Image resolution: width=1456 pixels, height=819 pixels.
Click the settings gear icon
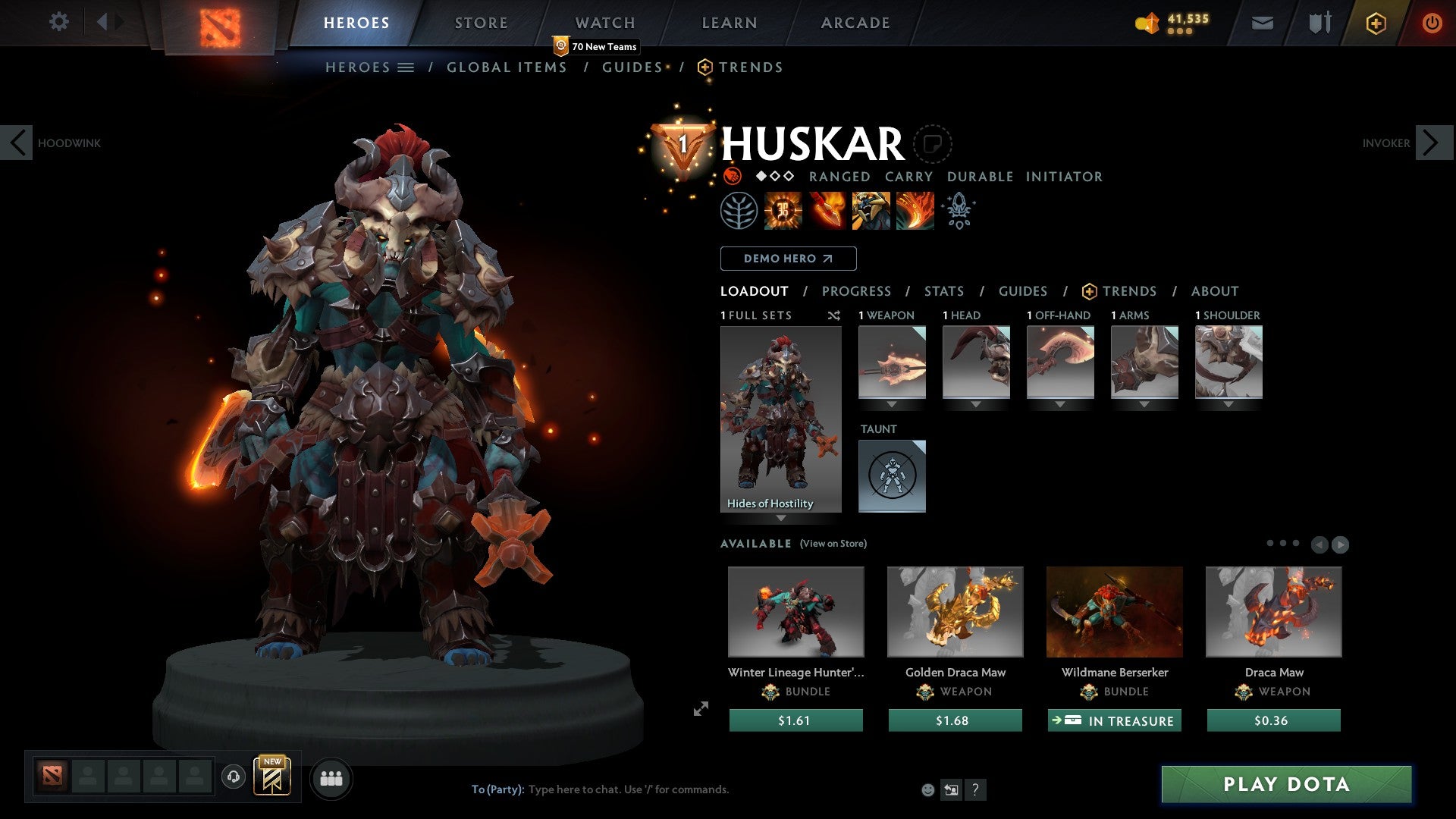[58, 22]
